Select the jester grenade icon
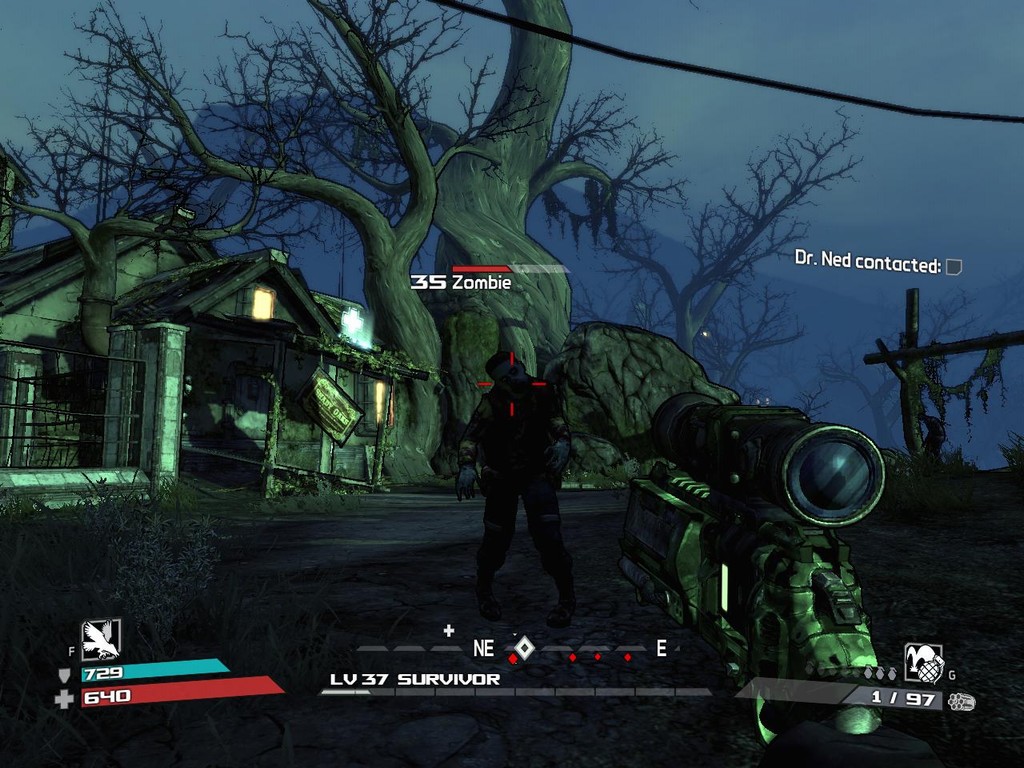The width and height of the screenshot is (1024, 768). point(923,662)
